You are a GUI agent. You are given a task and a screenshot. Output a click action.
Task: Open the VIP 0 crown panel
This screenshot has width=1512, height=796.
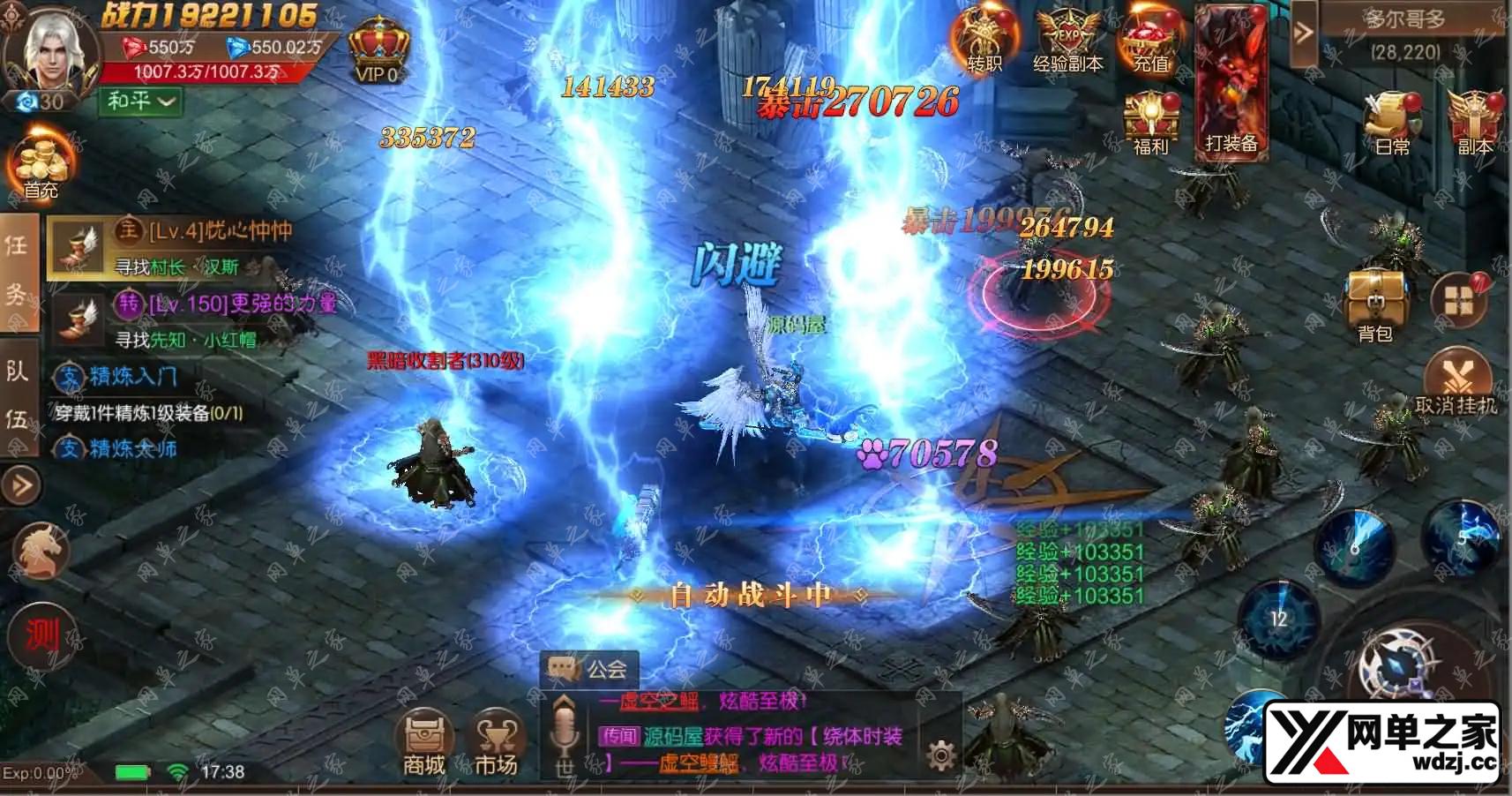[x=379, y=51]
